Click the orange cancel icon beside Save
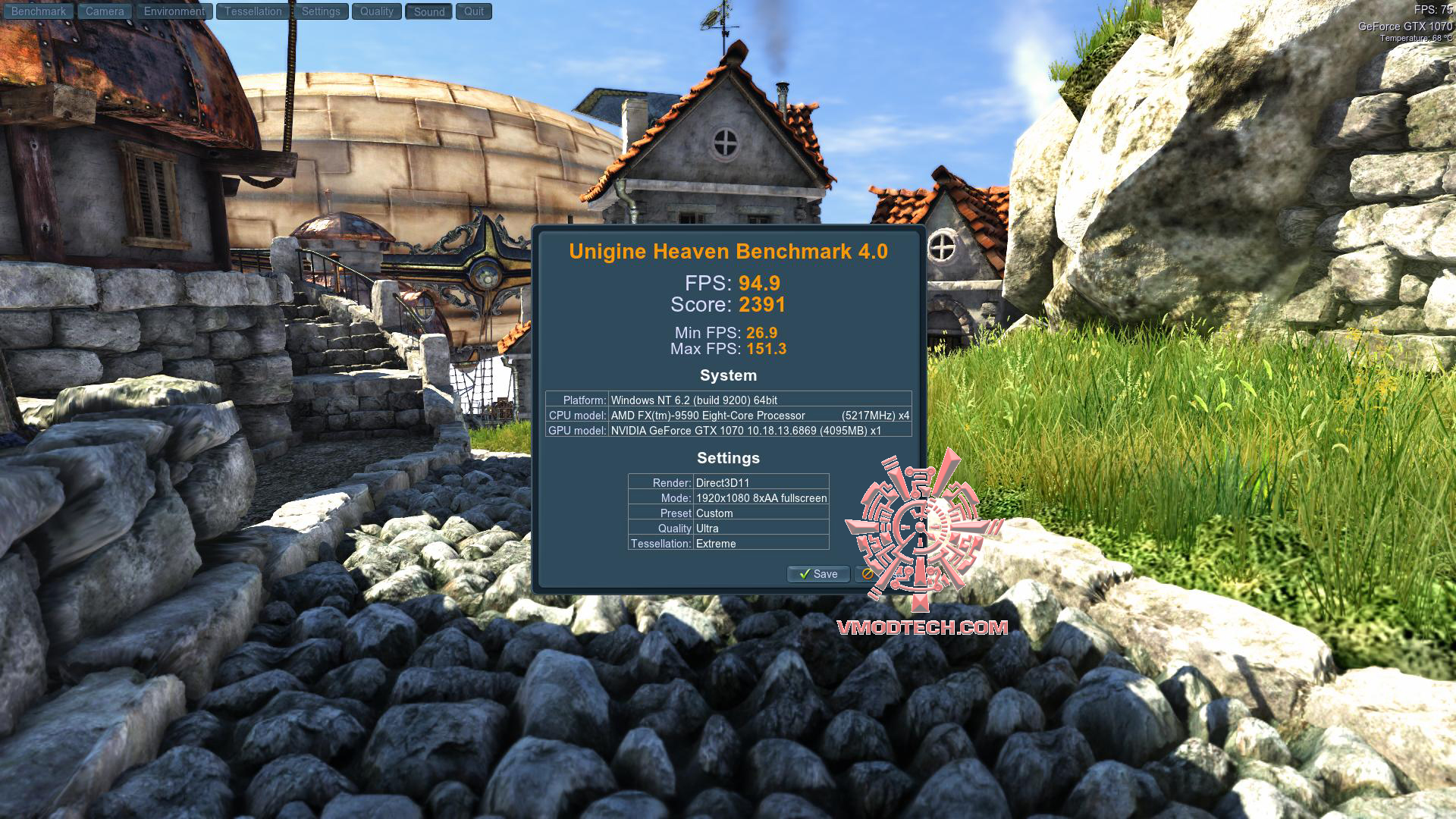Image resolution: width=1456 pixels, height=819 pixels. (x=868, y=574)
